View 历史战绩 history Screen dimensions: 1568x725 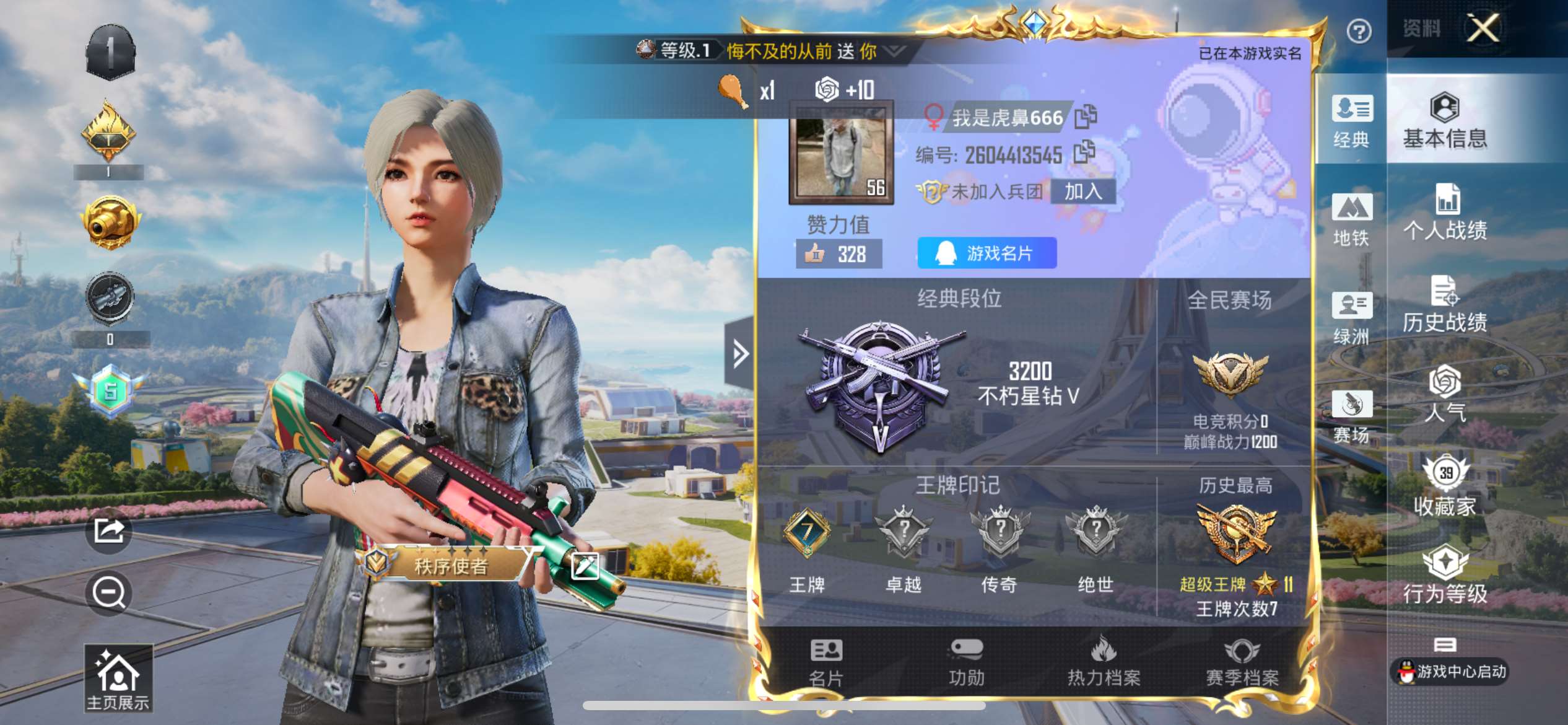point(1445,305)
